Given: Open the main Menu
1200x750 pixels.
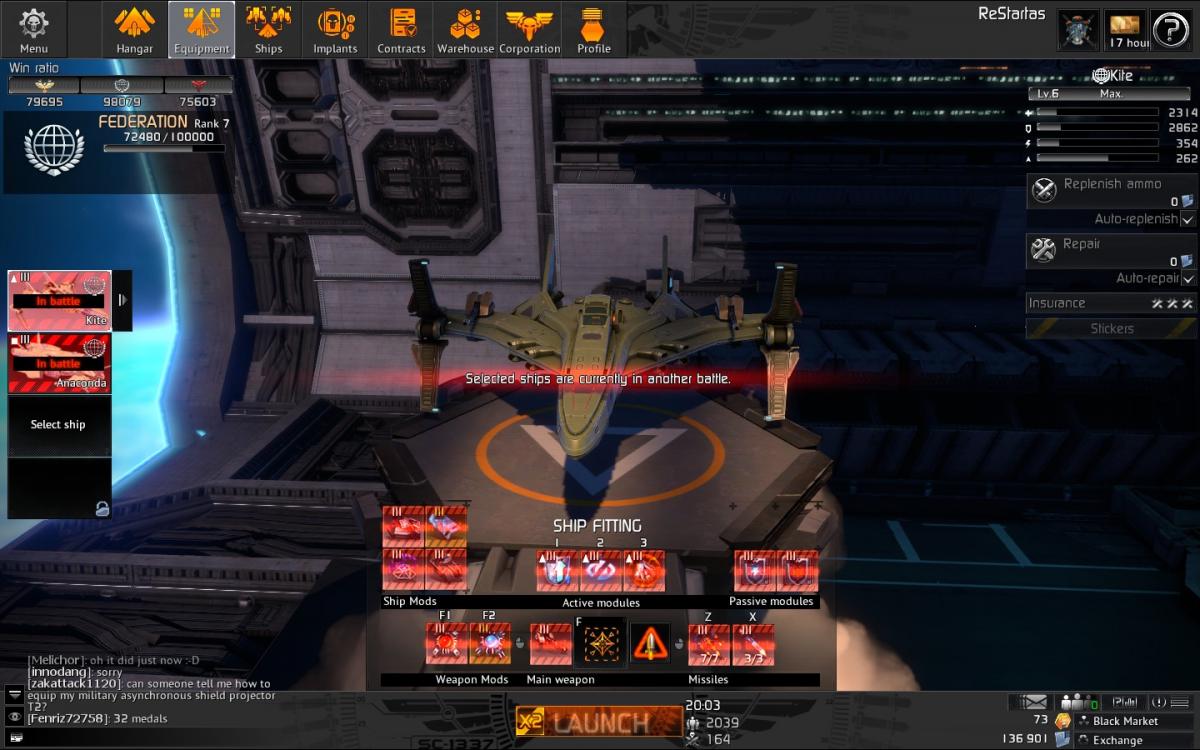Looking at the screenshot, I should pos(34,30).
